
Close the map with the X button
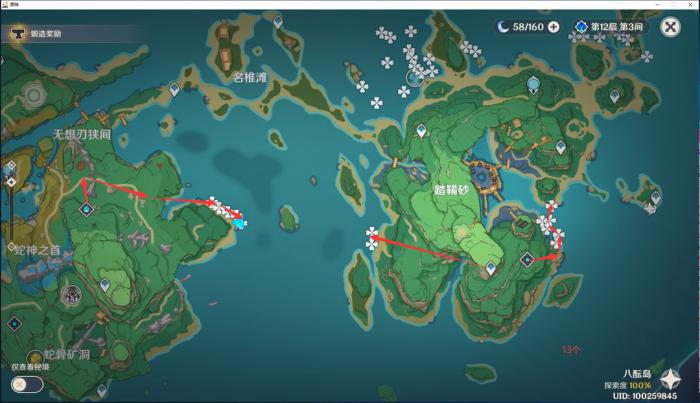[671, 27]
